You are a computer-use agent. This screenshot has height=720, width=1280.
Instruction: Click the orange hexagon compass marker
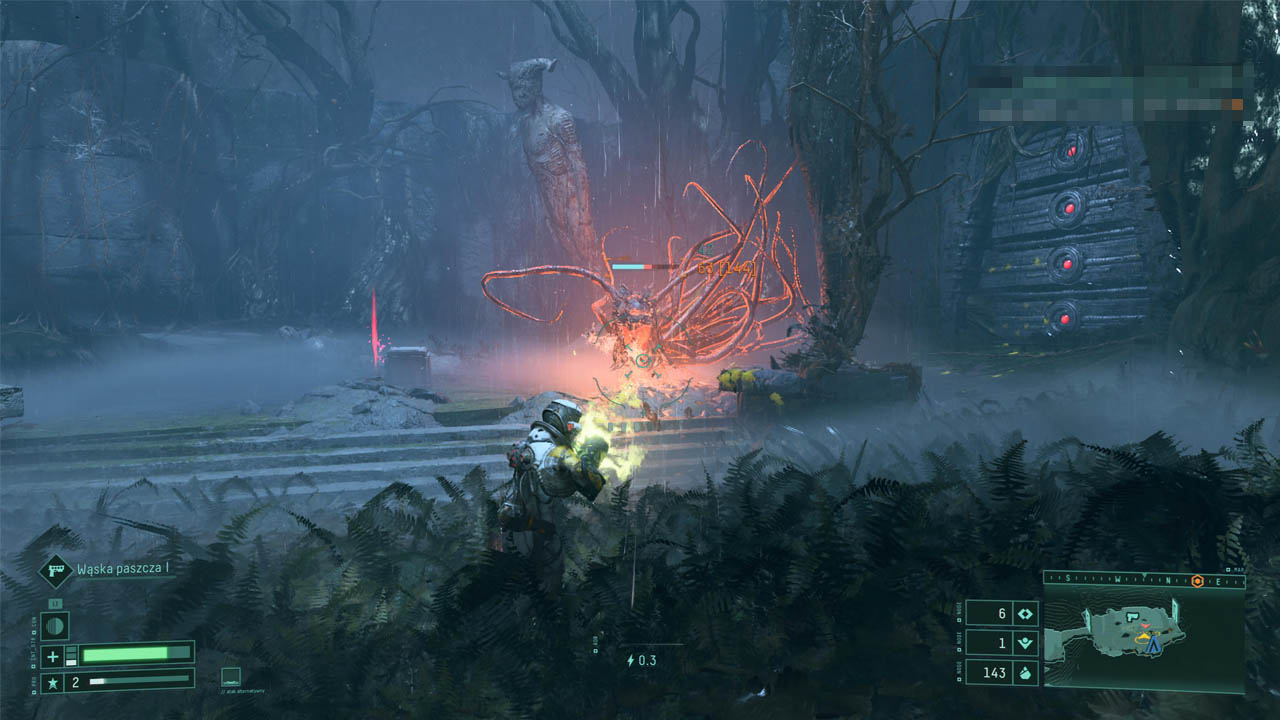[1197, 581]
